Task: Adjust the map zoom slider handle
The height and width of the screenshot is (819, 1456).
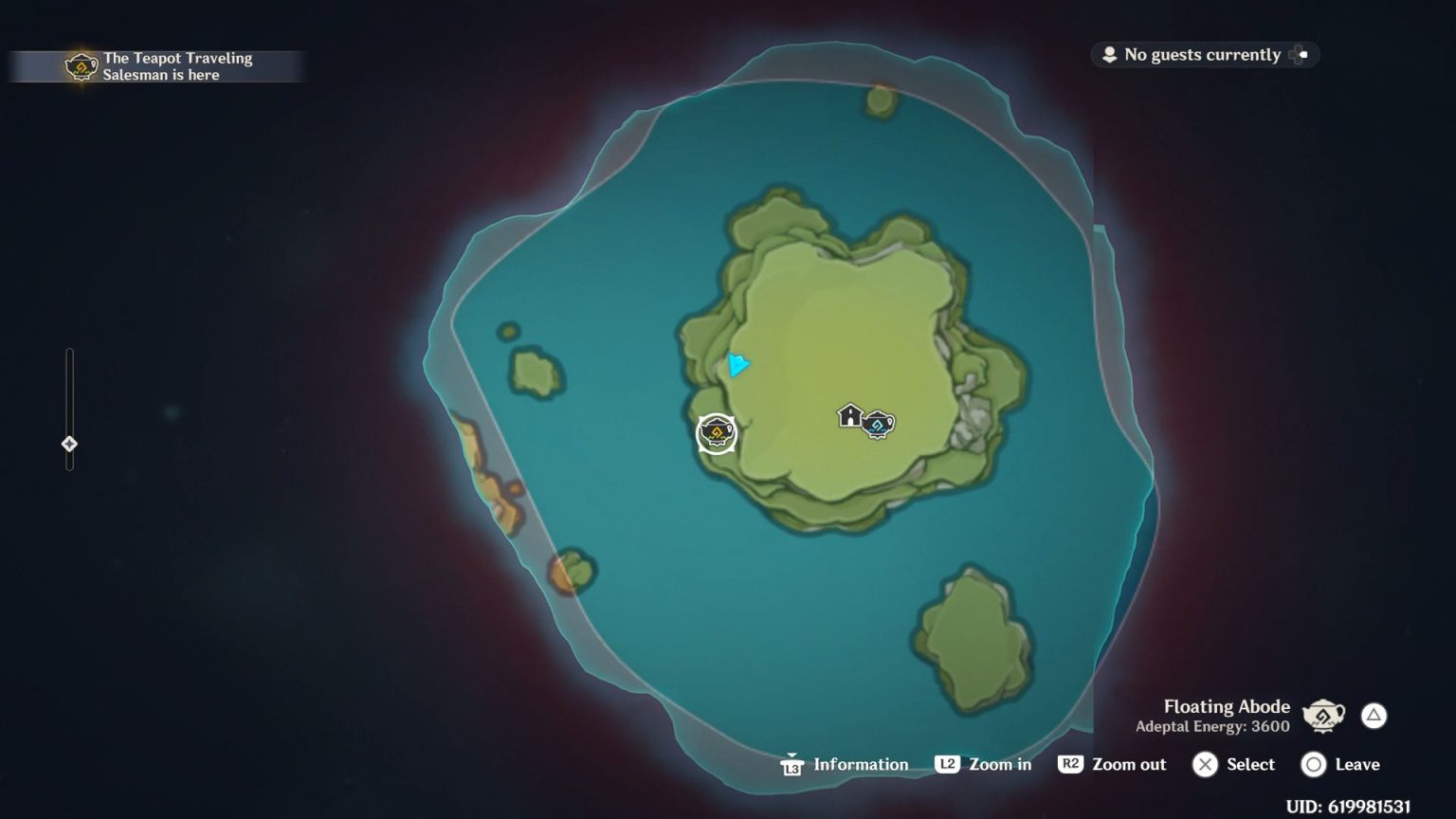Action: click(x=69, y=444)
